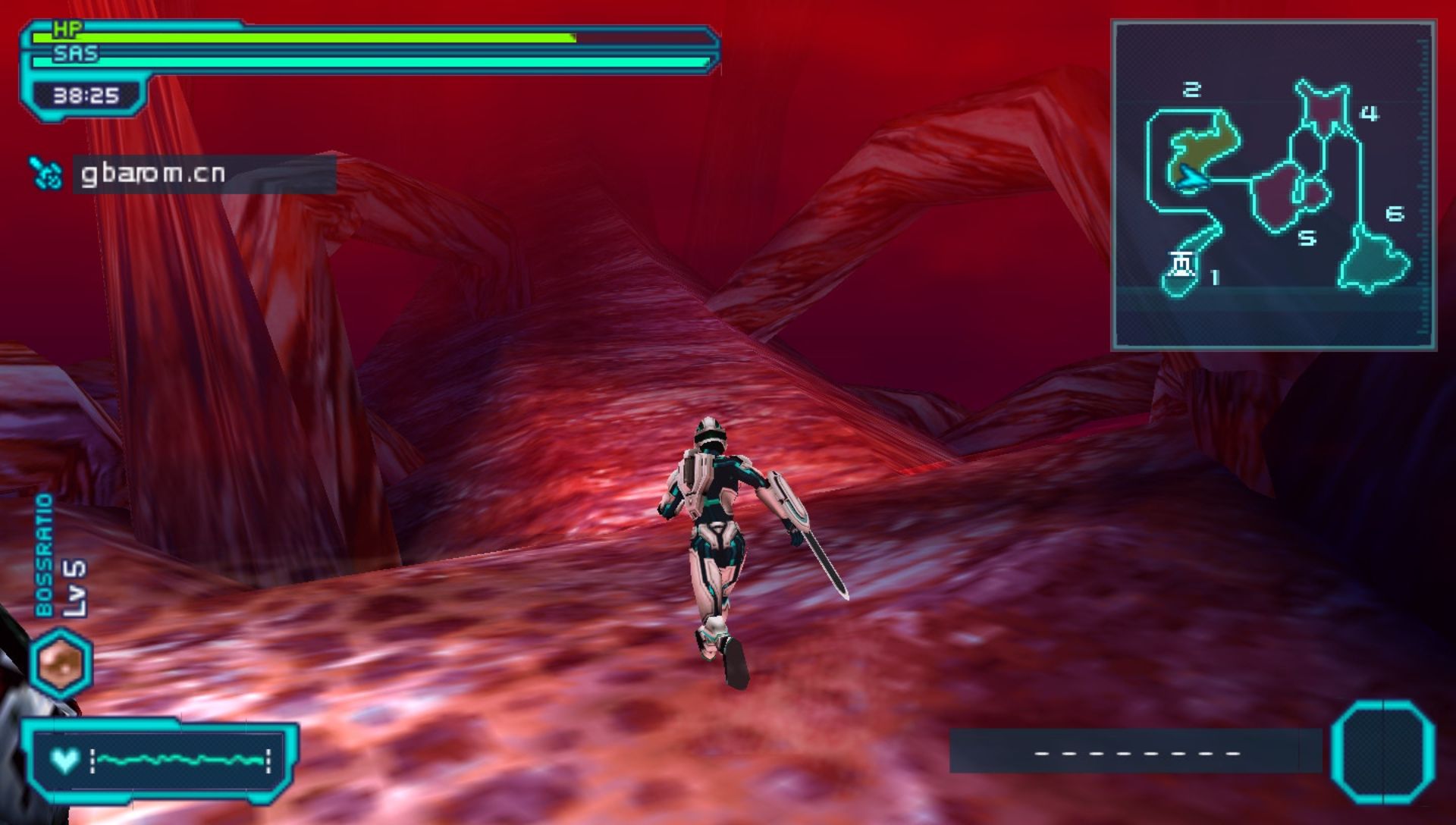Viewport: 1456px width, 825px height.
Task: Select area 4 on the minimap
Action: pos(1323,111)
